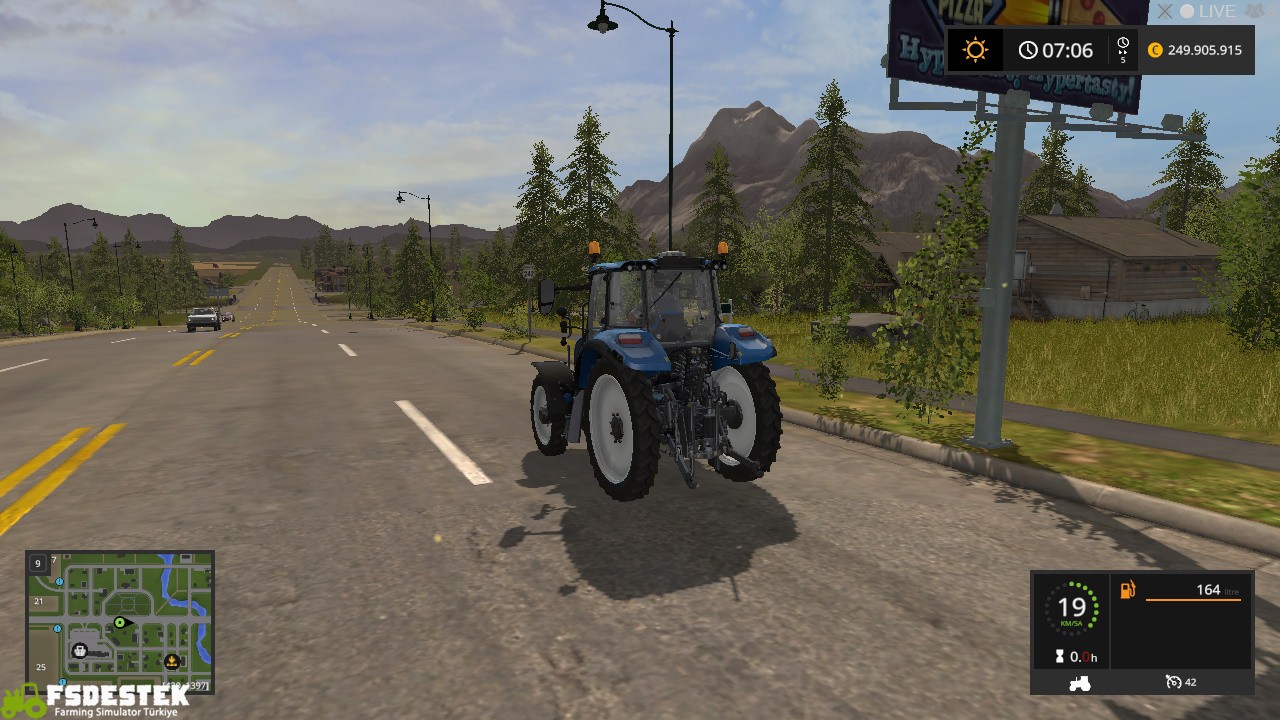
Task: Click the white record dot beside LIVE
Action: [x=1187, y=11]
